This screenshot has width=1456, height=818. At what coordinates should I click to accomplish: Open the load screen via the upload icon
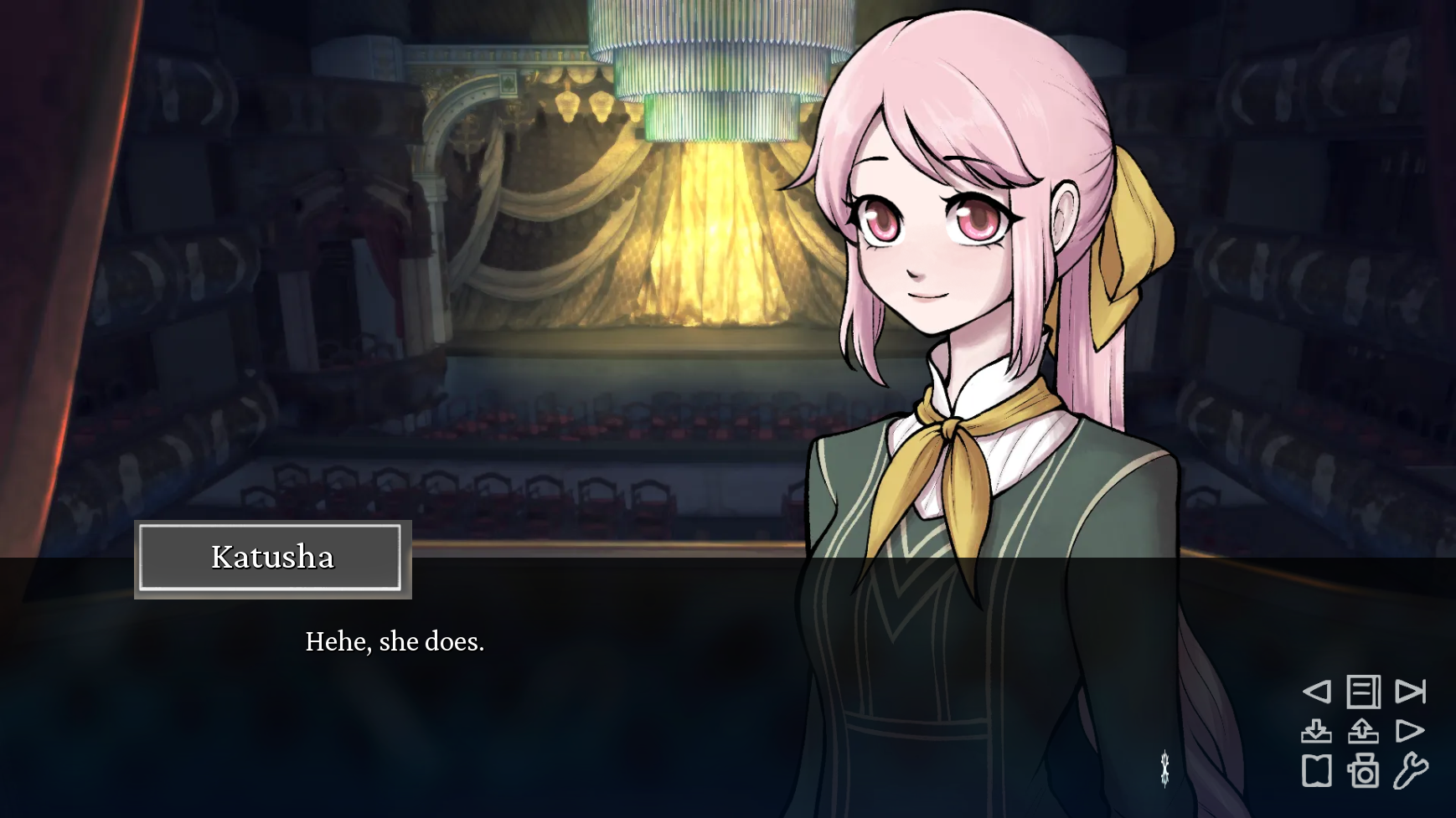(x=1364, y=729)
